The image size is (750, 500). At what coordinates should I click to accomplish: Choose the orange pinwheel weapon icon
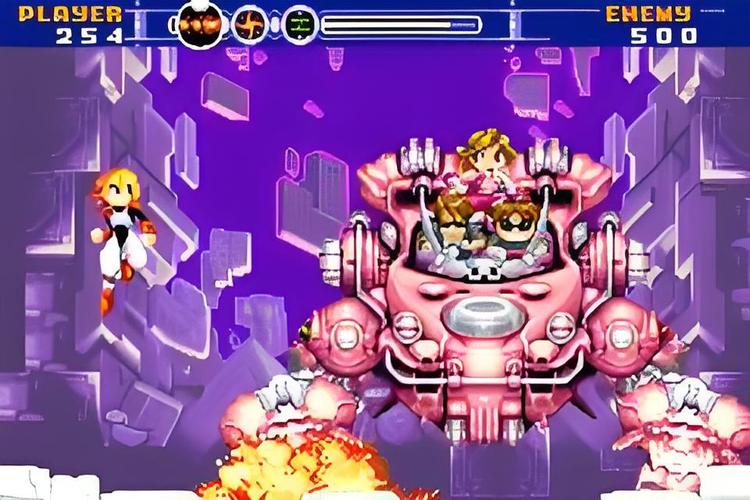(250, 23)
